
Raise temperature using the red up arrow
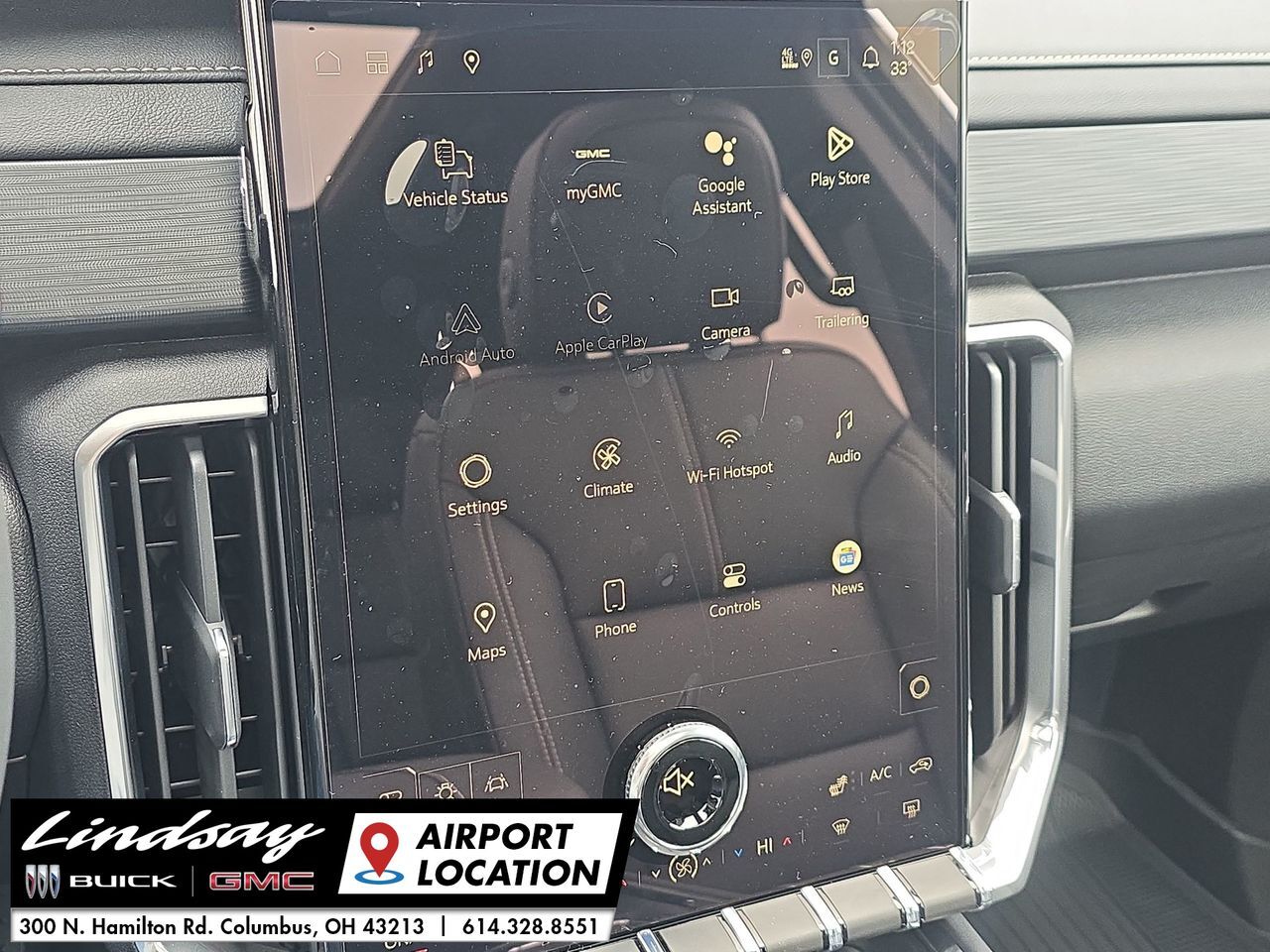[x=787, y=841]
